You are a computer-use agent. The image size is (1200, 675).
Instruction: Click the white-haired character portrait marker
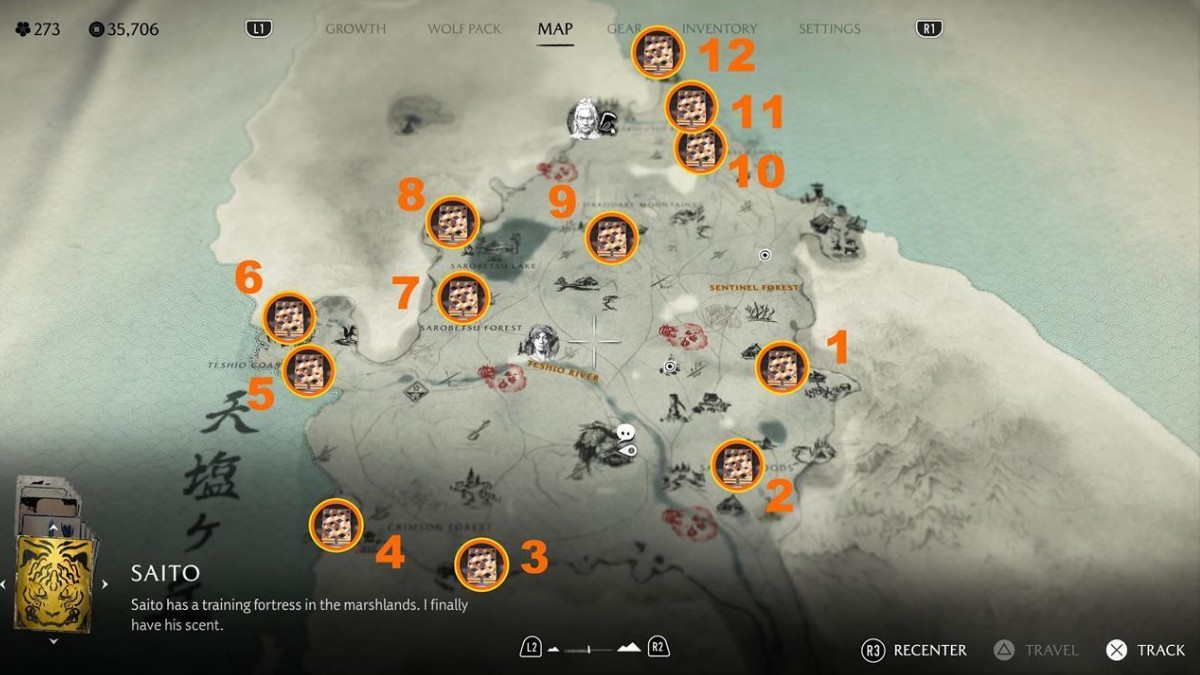[585, 119]
